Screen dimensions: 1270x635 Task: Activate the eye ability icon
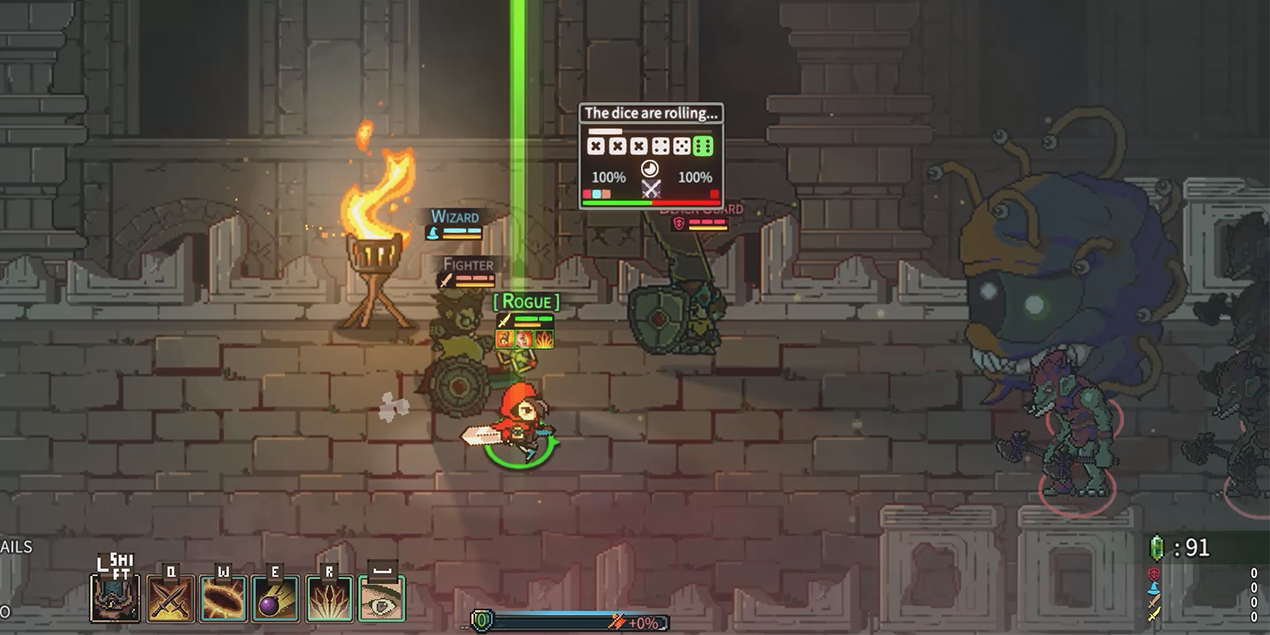click(x=381, y=597)
